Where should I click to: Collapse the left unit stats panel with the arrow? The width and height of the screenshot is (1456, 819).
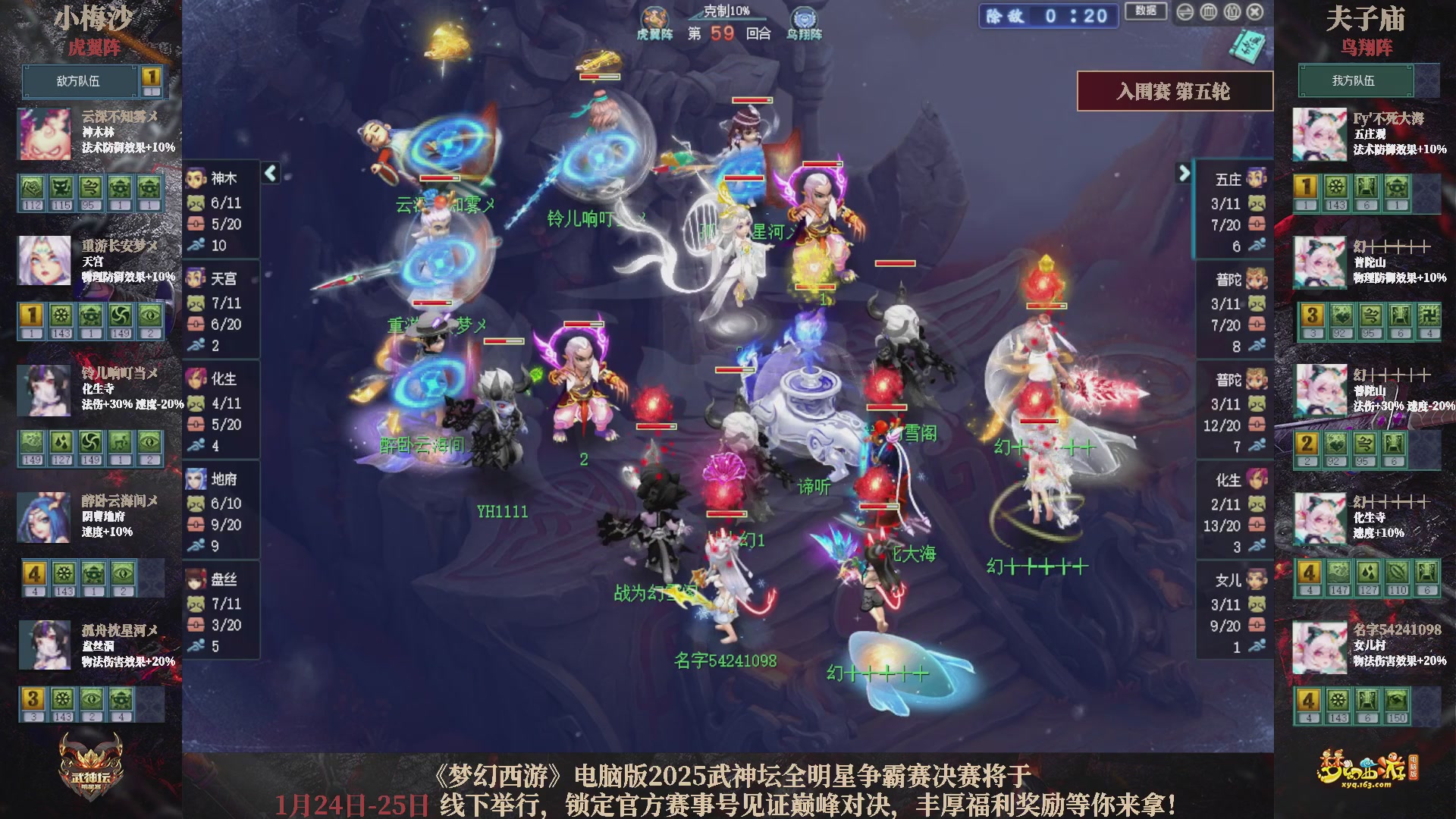click(x=269, y=173)
